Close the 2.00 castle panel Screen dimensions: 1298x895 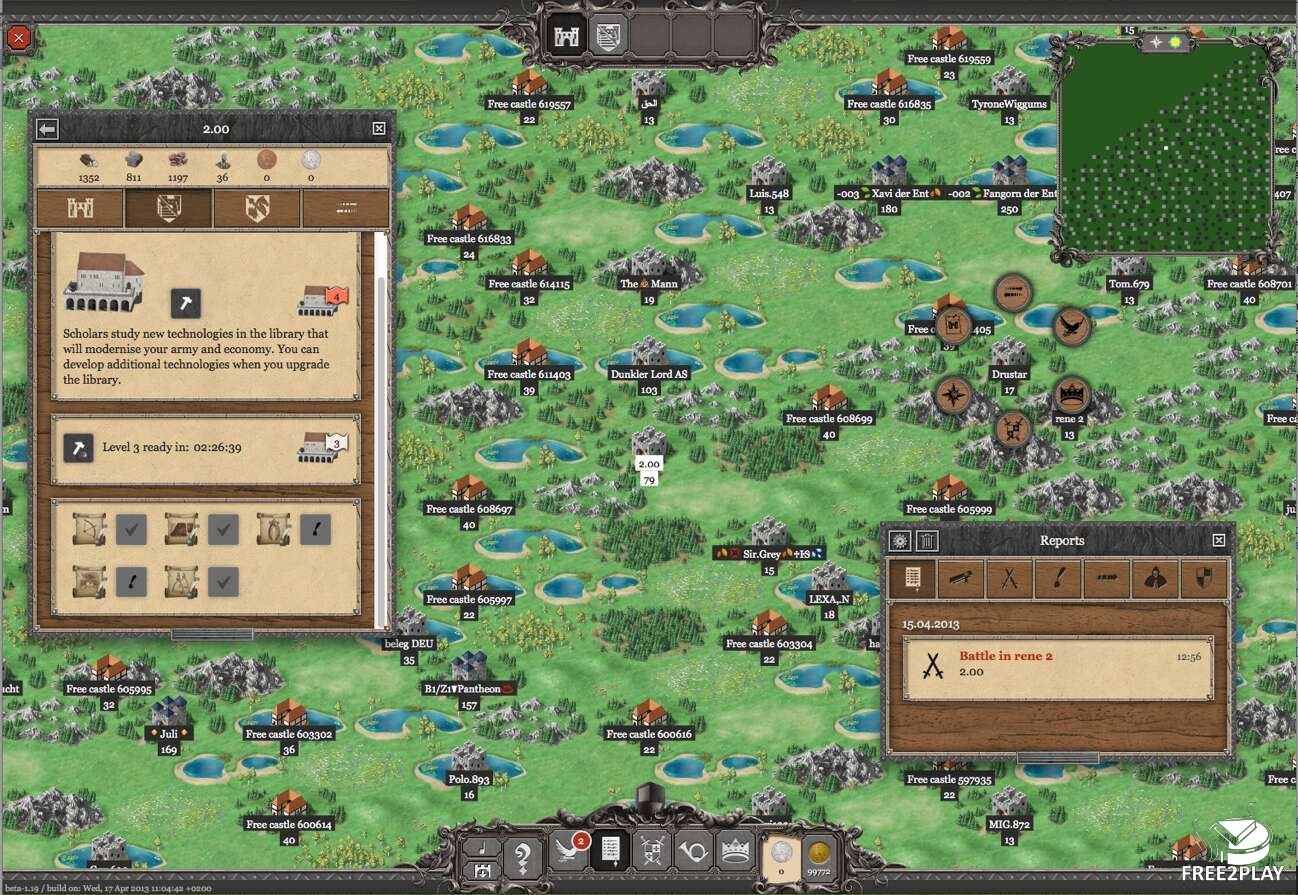pos(379,128)
